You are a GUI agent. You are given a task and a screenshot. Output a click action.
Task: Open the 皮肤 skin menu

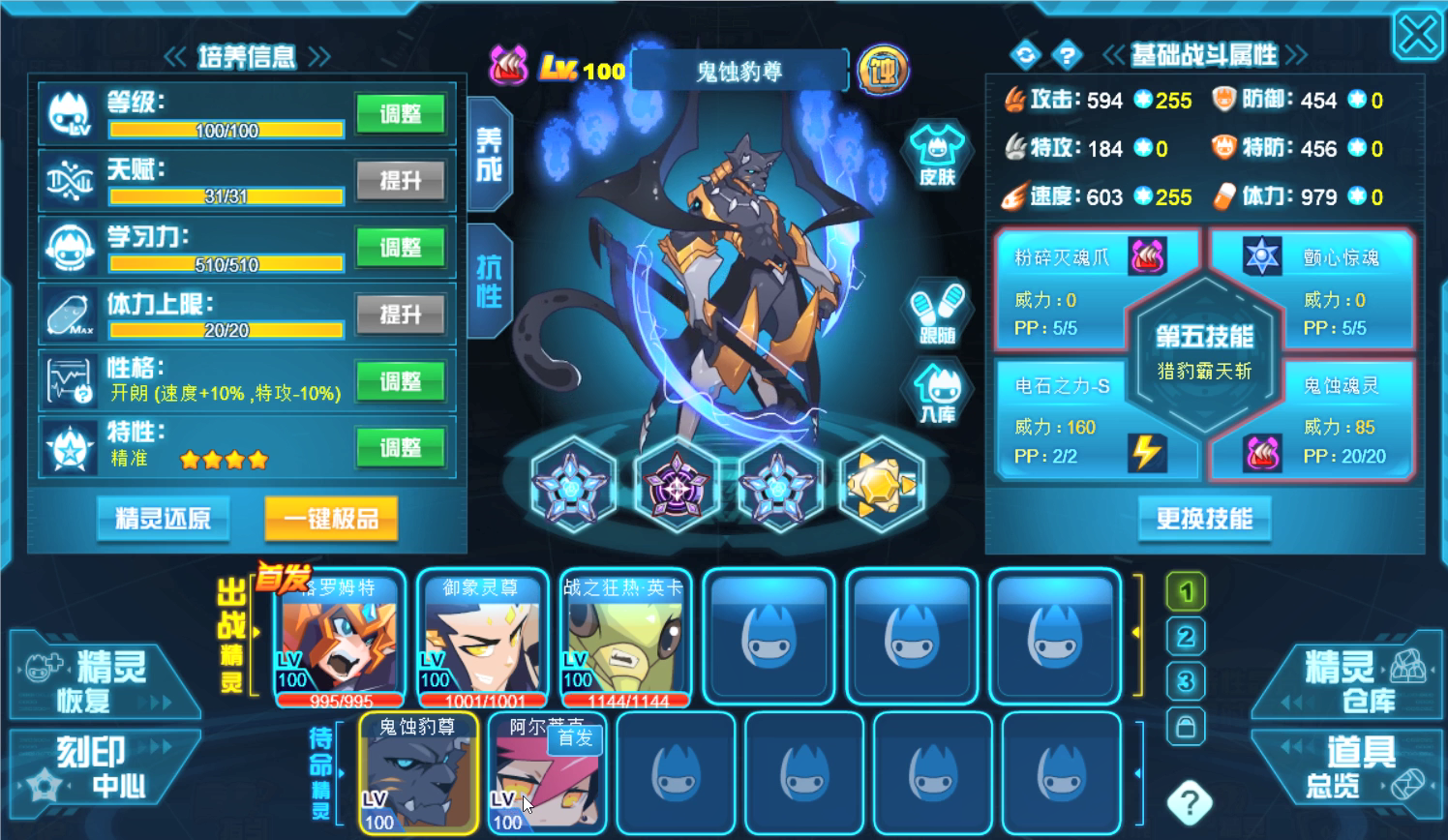936,155
